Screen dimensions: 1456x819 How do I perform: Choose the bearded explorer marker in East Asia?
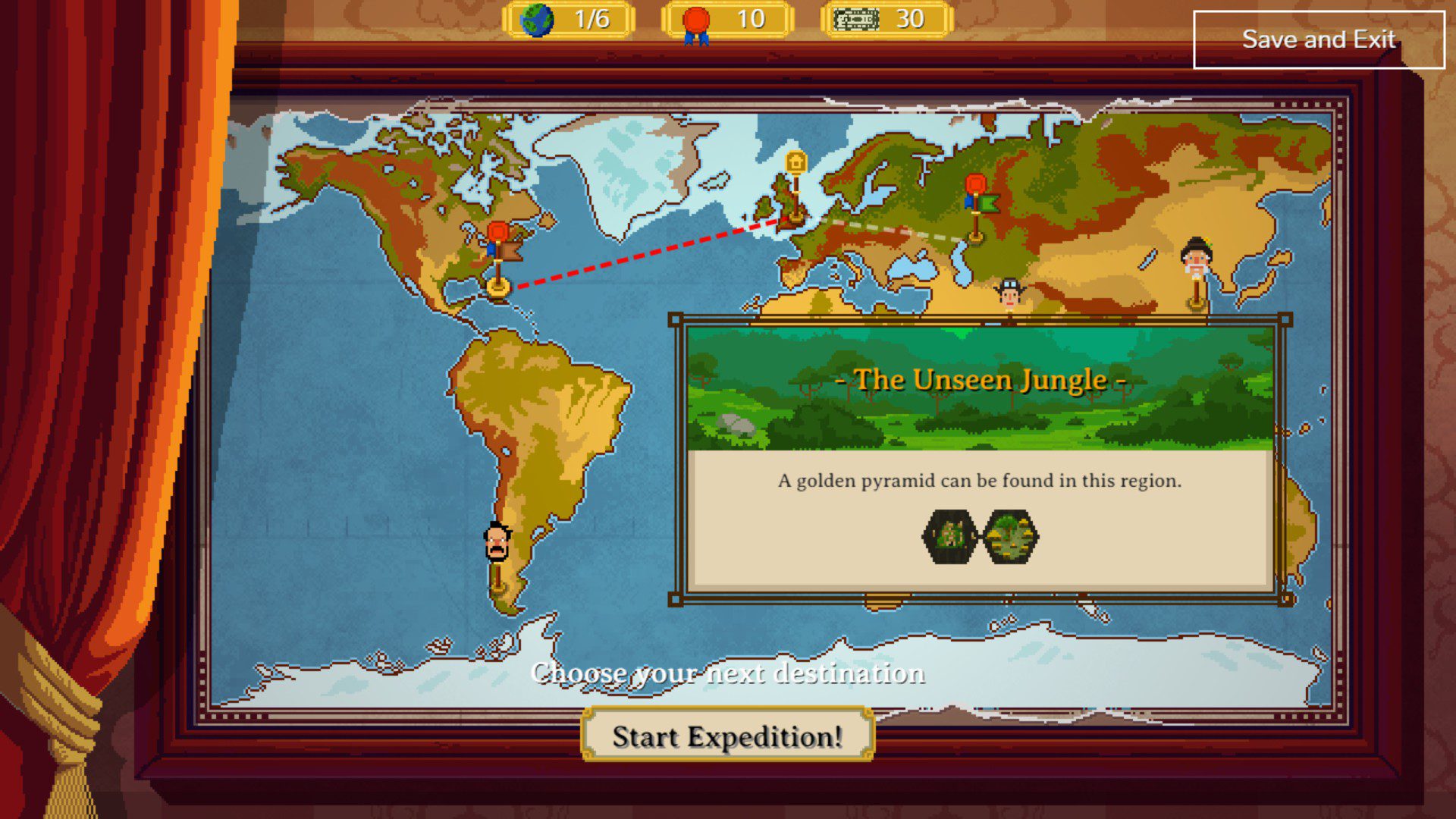pyautogui.click(x=1196, y=259)
